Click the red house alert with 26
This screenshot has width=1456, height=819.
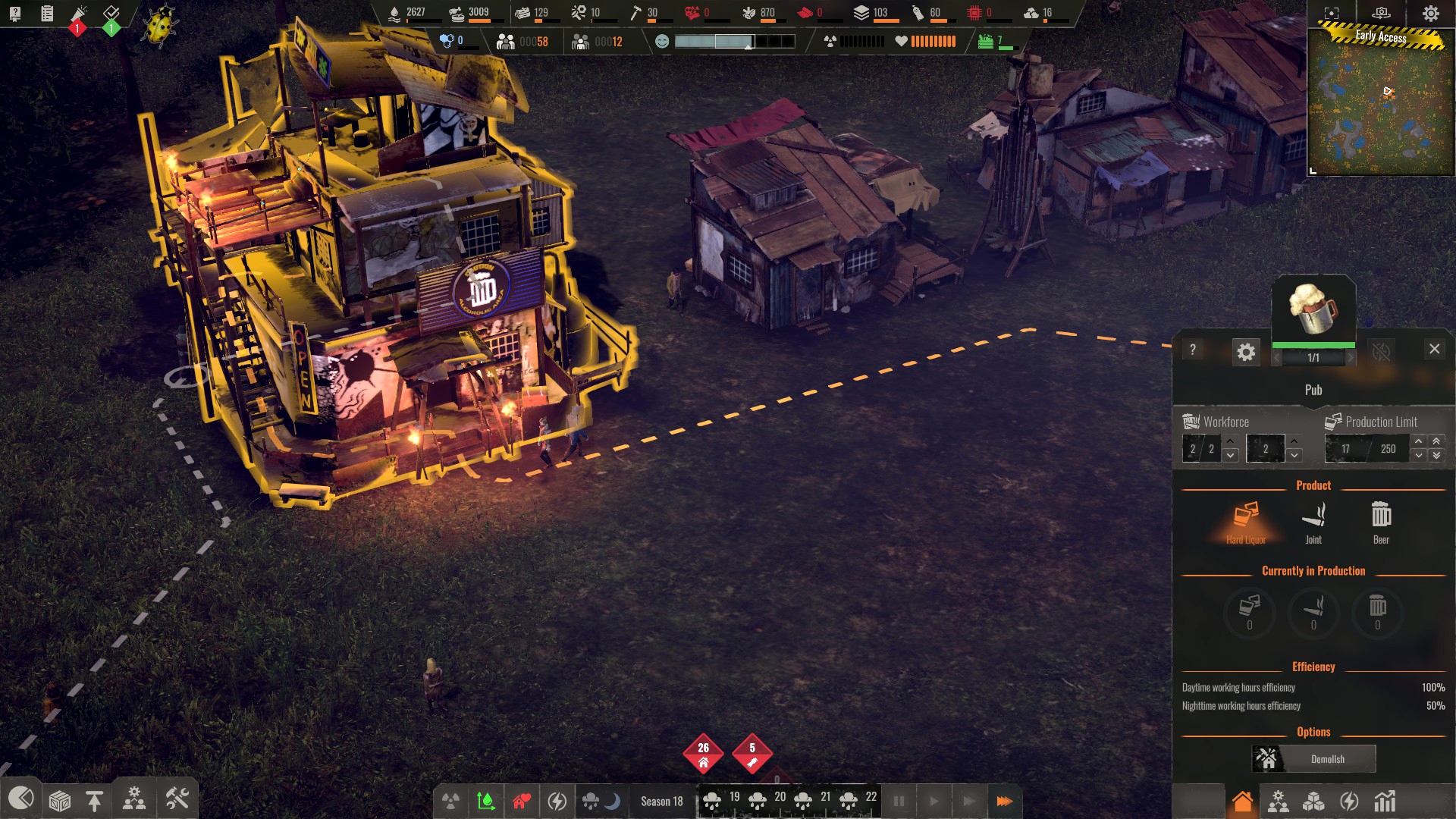point(703,753)
